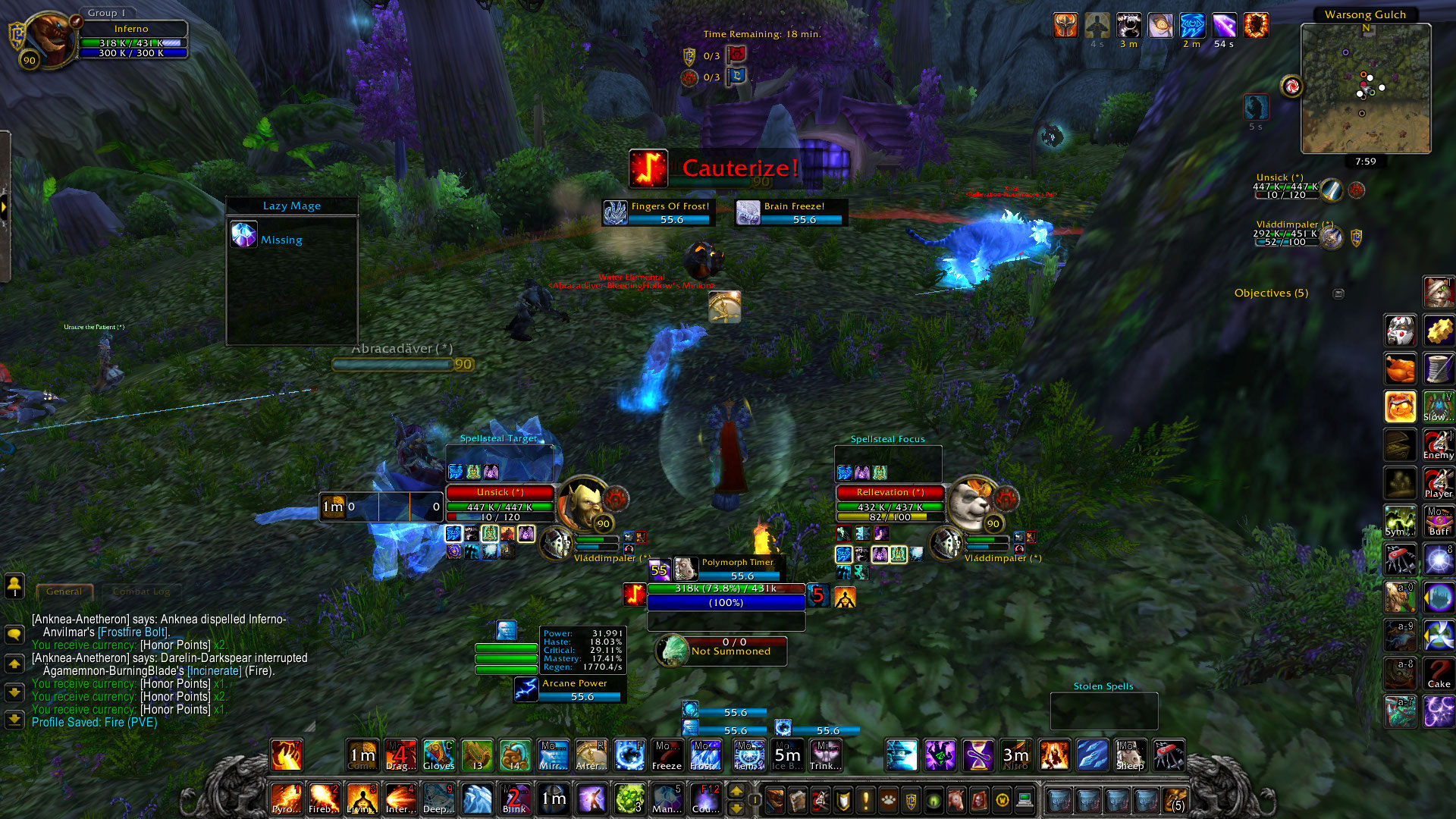Screen dimensions: 1456x819
Task: Open the backpack bag slot
Action: coord(1175,800)
